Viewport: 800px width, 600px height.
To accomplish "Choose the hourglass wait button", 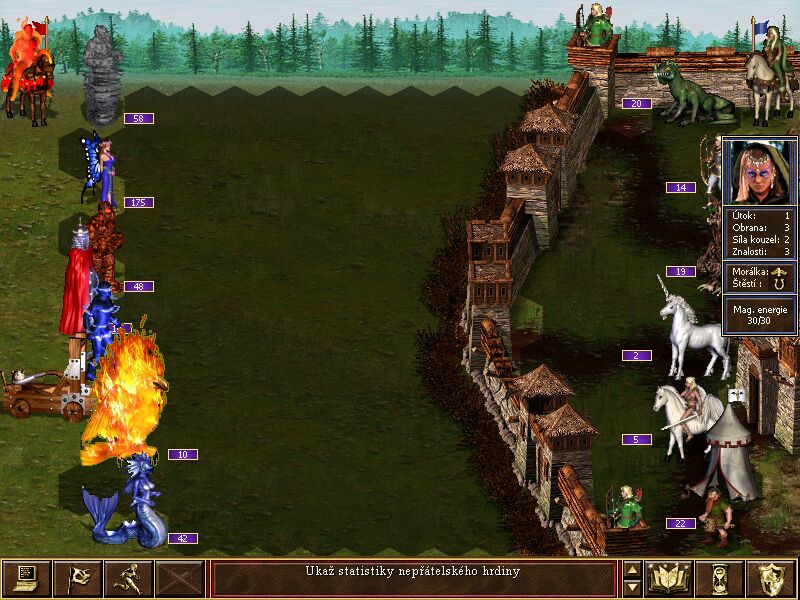I will 720,578.
